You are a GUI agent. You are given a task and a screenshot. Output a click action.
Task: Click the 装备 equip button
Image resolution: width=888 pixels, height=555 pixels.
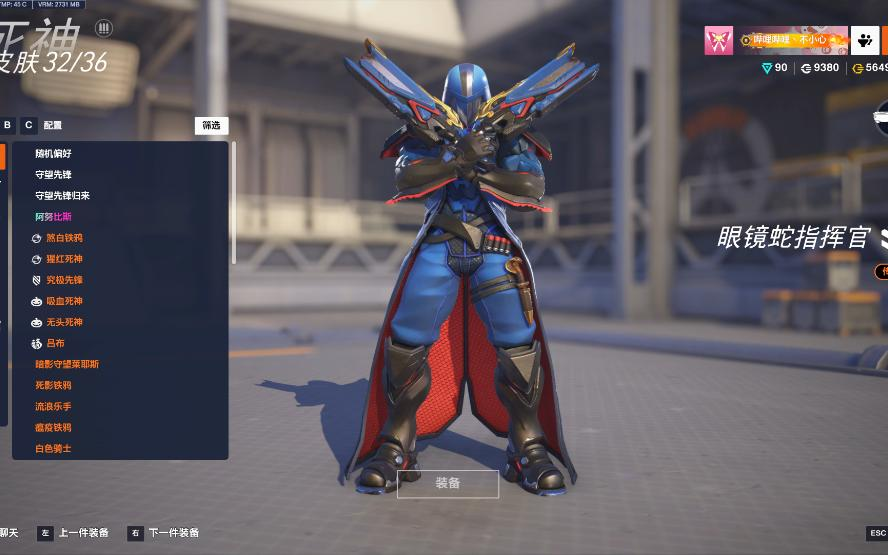point(447,484)
